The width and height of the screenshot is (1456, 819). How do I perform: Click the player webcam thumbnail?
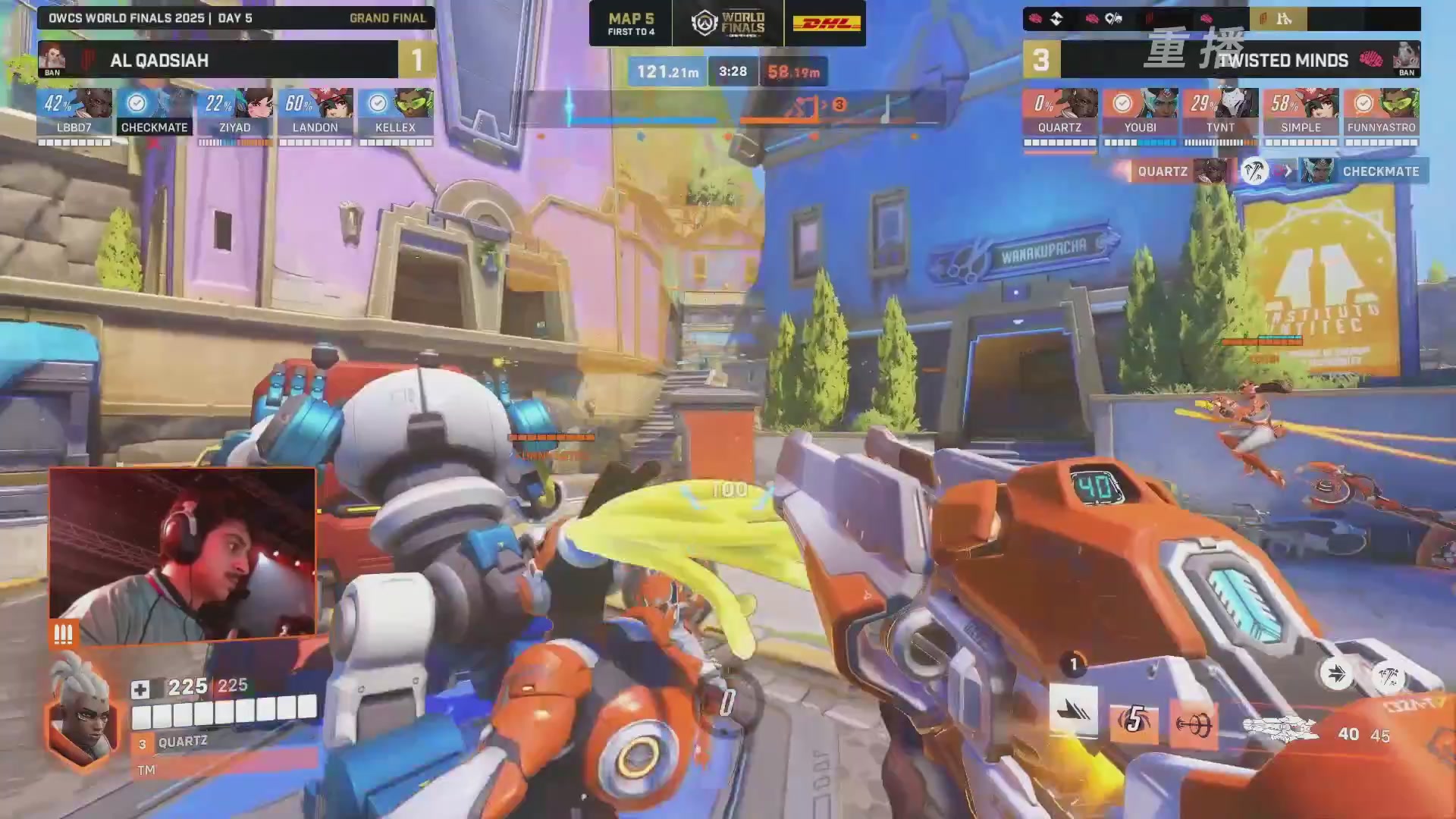tap(182, 555)
